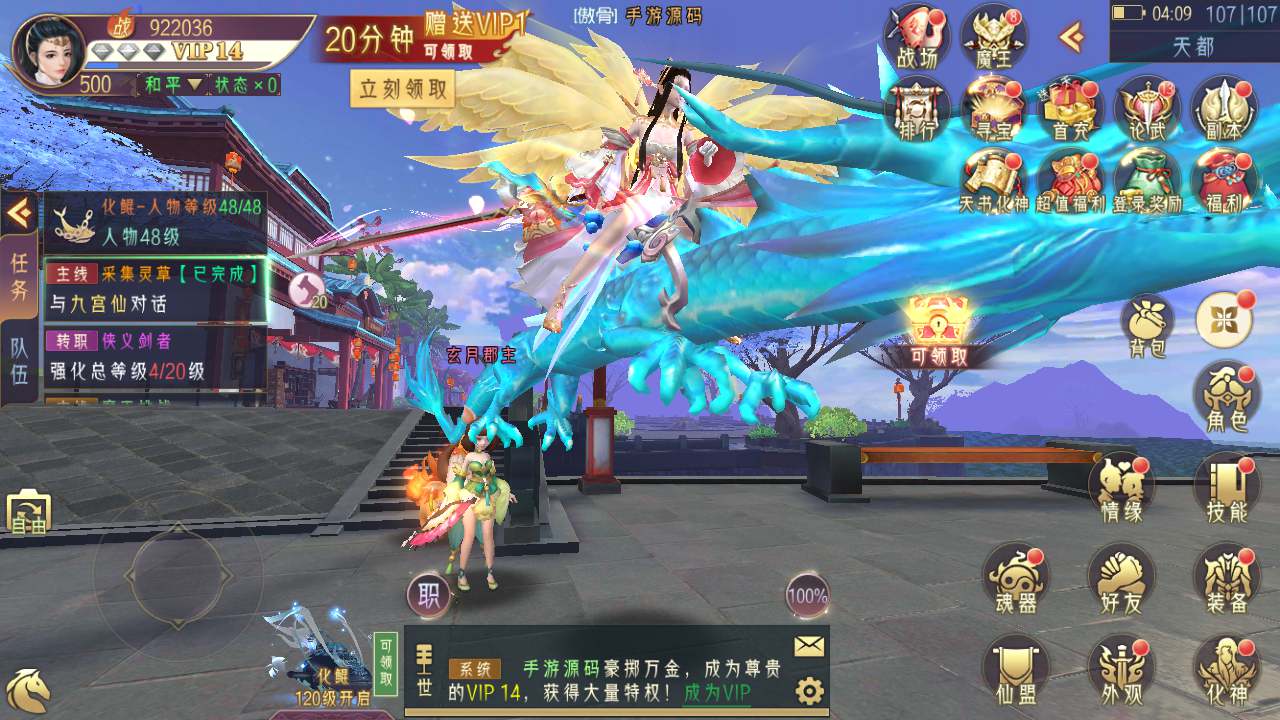Open the 魔王 boss icon
This screenshot has height=720, width=1280.
tap(993, 36)
